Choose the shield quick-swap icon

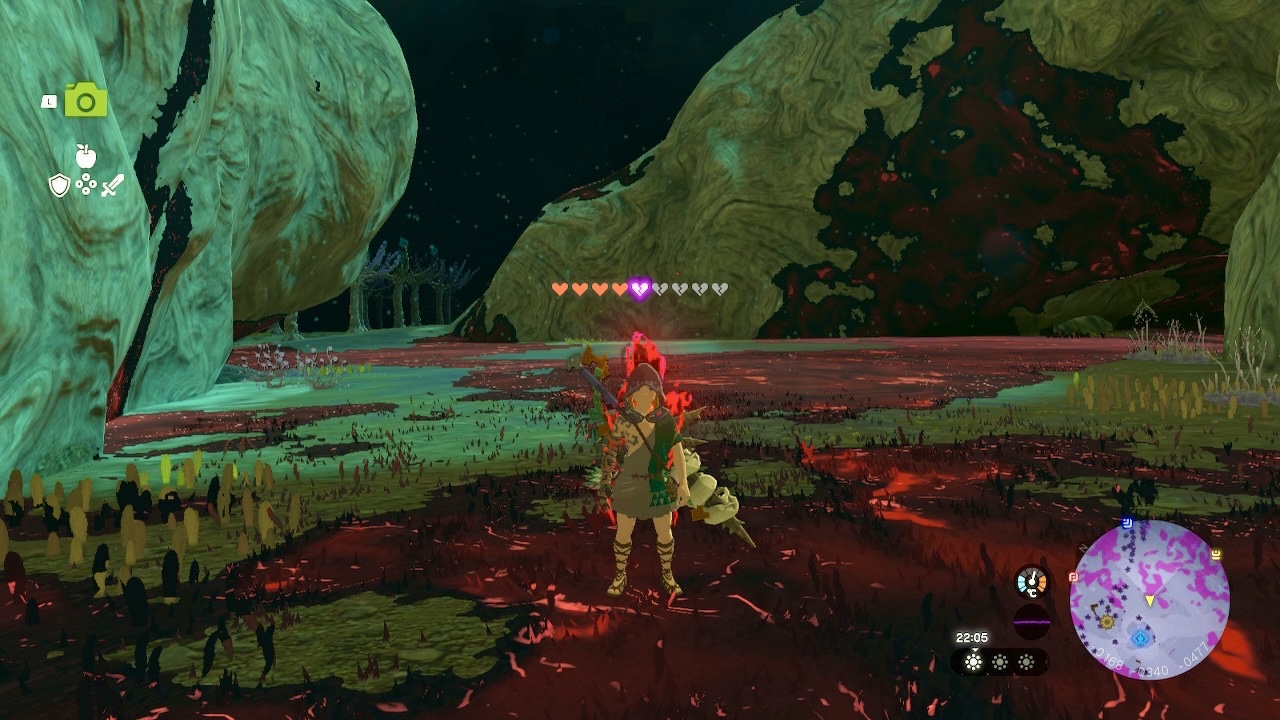[60, 185]
